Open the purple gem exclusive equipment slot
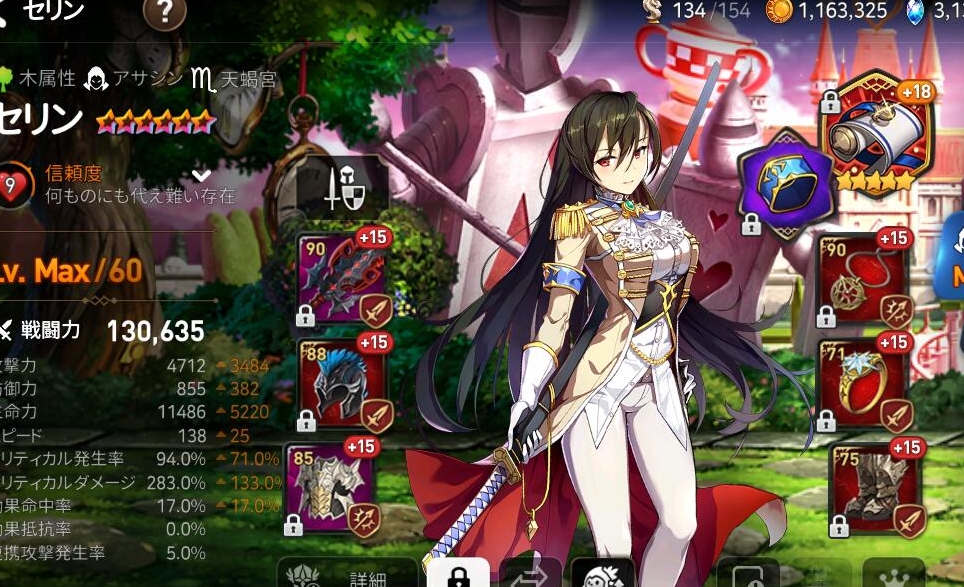 pos(785,182)
